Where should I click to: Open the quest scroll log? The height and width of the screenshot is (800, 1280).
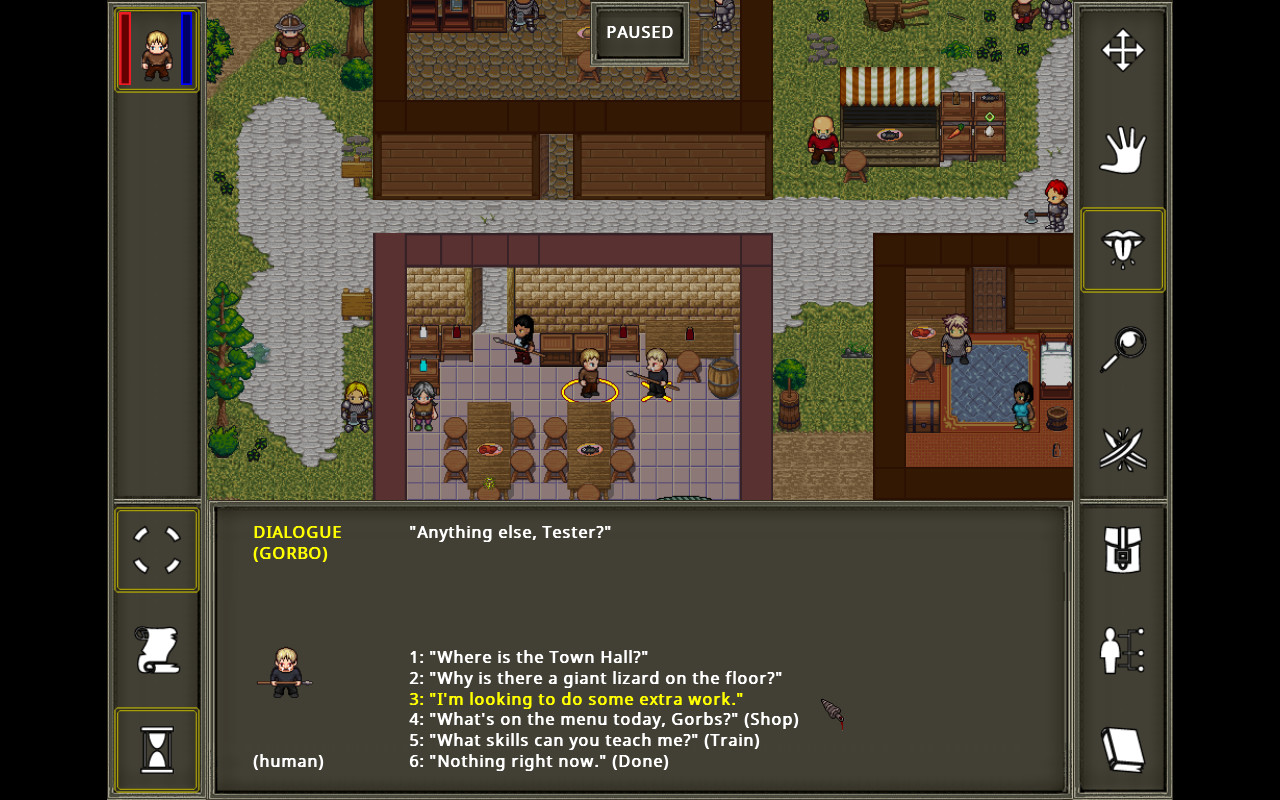click(155, 649)
